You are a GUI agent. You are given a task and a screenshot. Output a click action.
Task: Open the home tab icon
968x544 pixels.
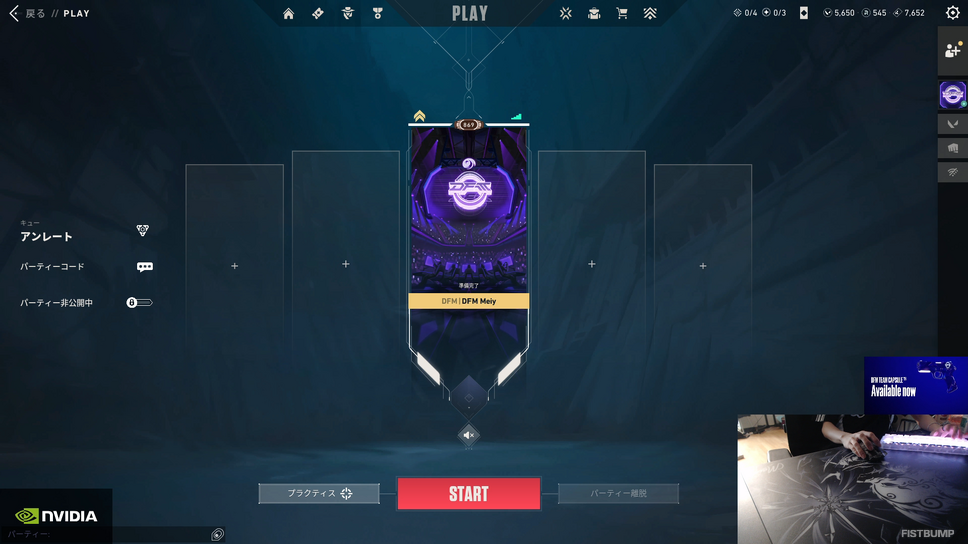click(x=289, y=13)
